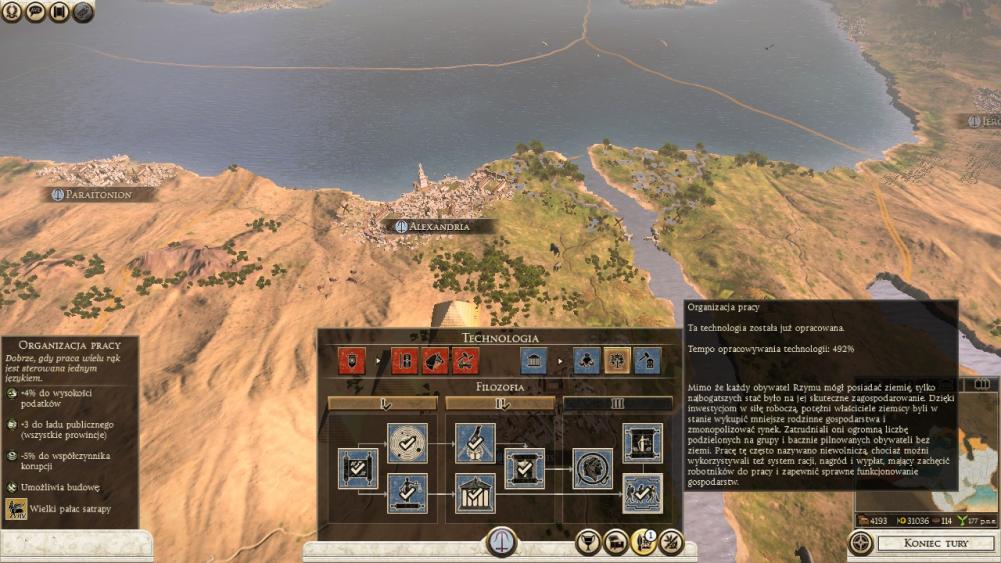
Task: Open the scroll encyclopedia icon
Action: 60,12
